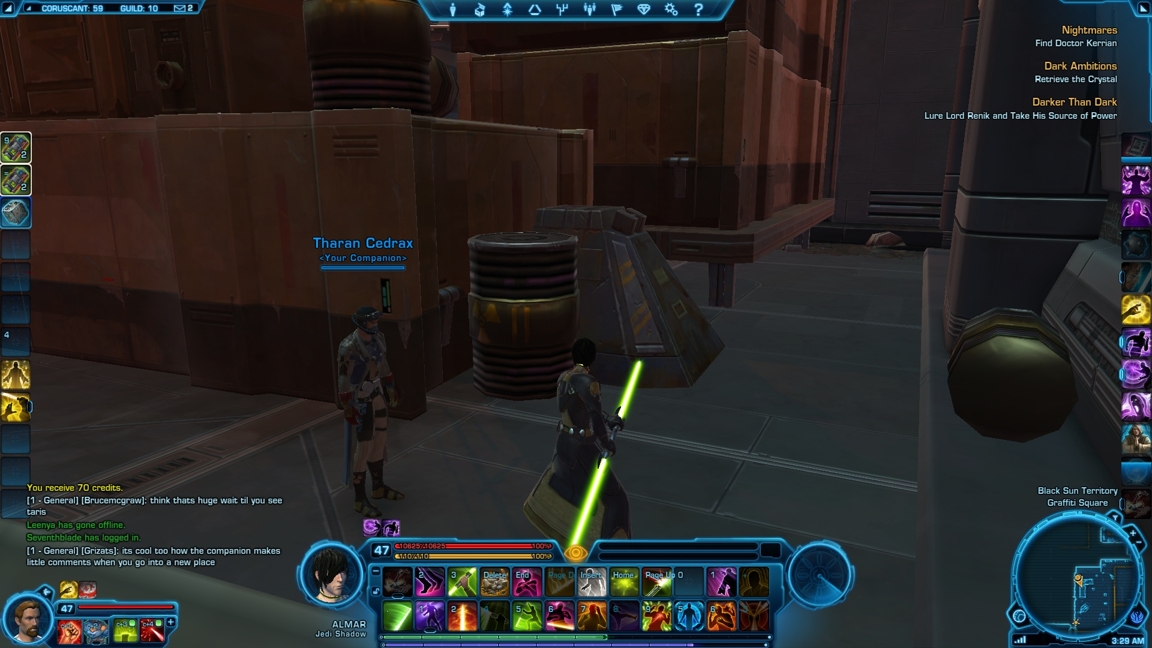Use the ability bound to Delete
Screen dimensions: 1152x648
tap(494, 582)
